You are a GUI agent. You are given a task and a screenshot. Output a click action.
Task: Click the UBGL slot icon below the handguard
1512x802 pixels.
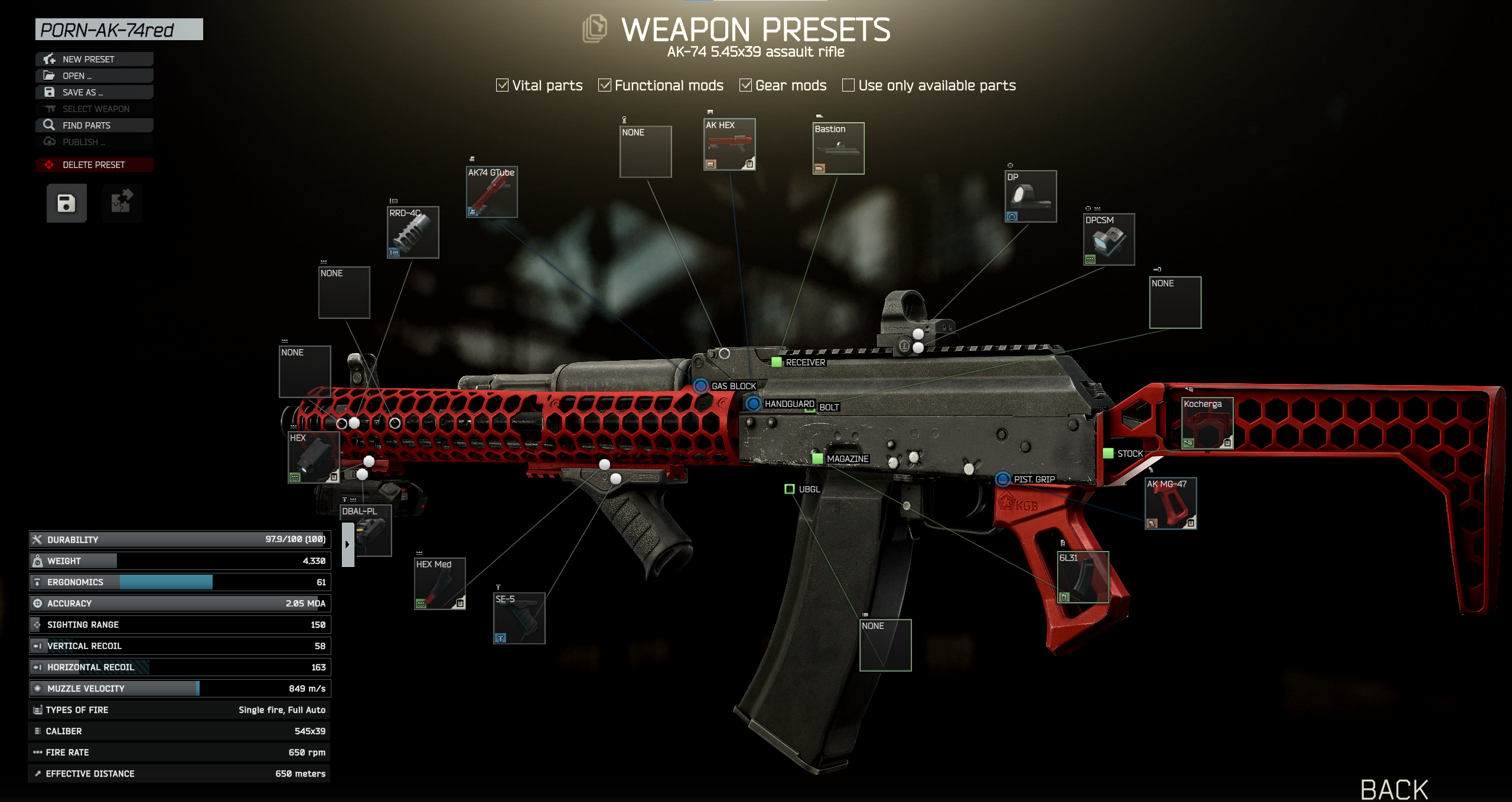coord(790,489)
